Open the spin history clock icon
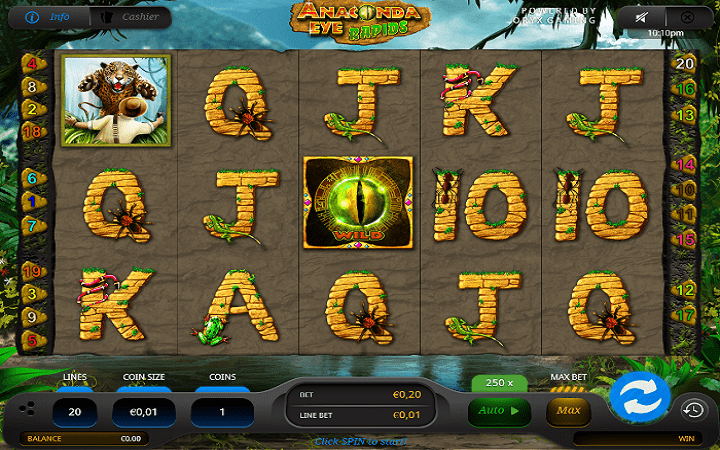This screenshot has width=720, height=450. pos(693,408)
